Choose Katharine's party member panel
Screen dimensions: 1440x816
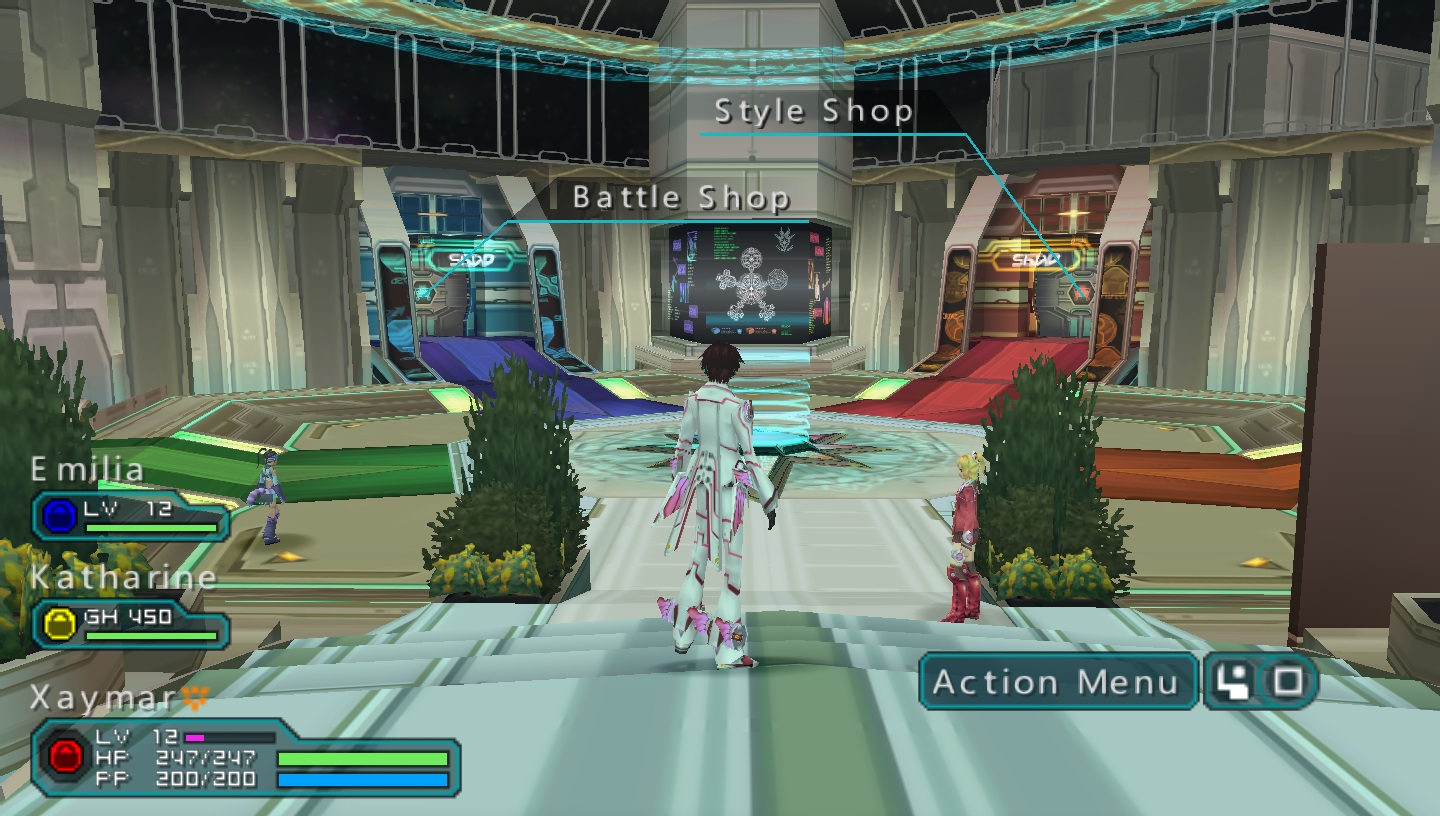(x=130, y=623)
